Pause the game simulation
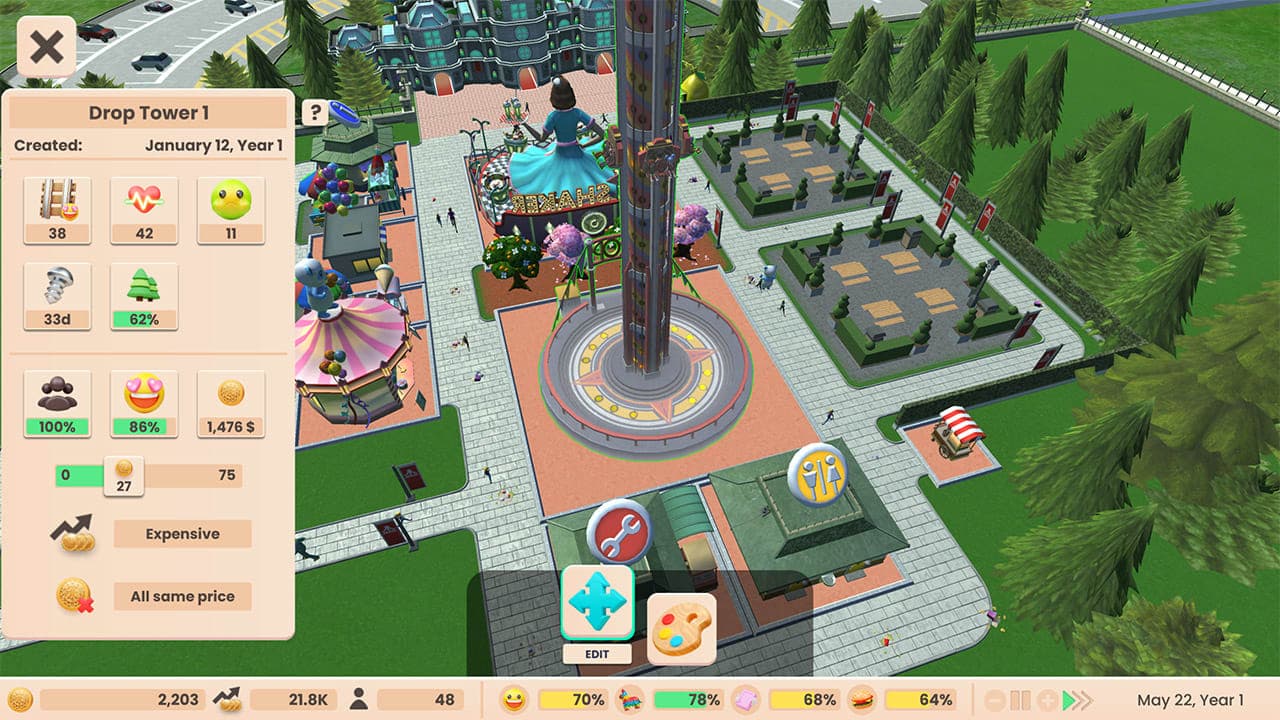The image size is (1280, 720). pyautogui.click(x=1016, y=701)
